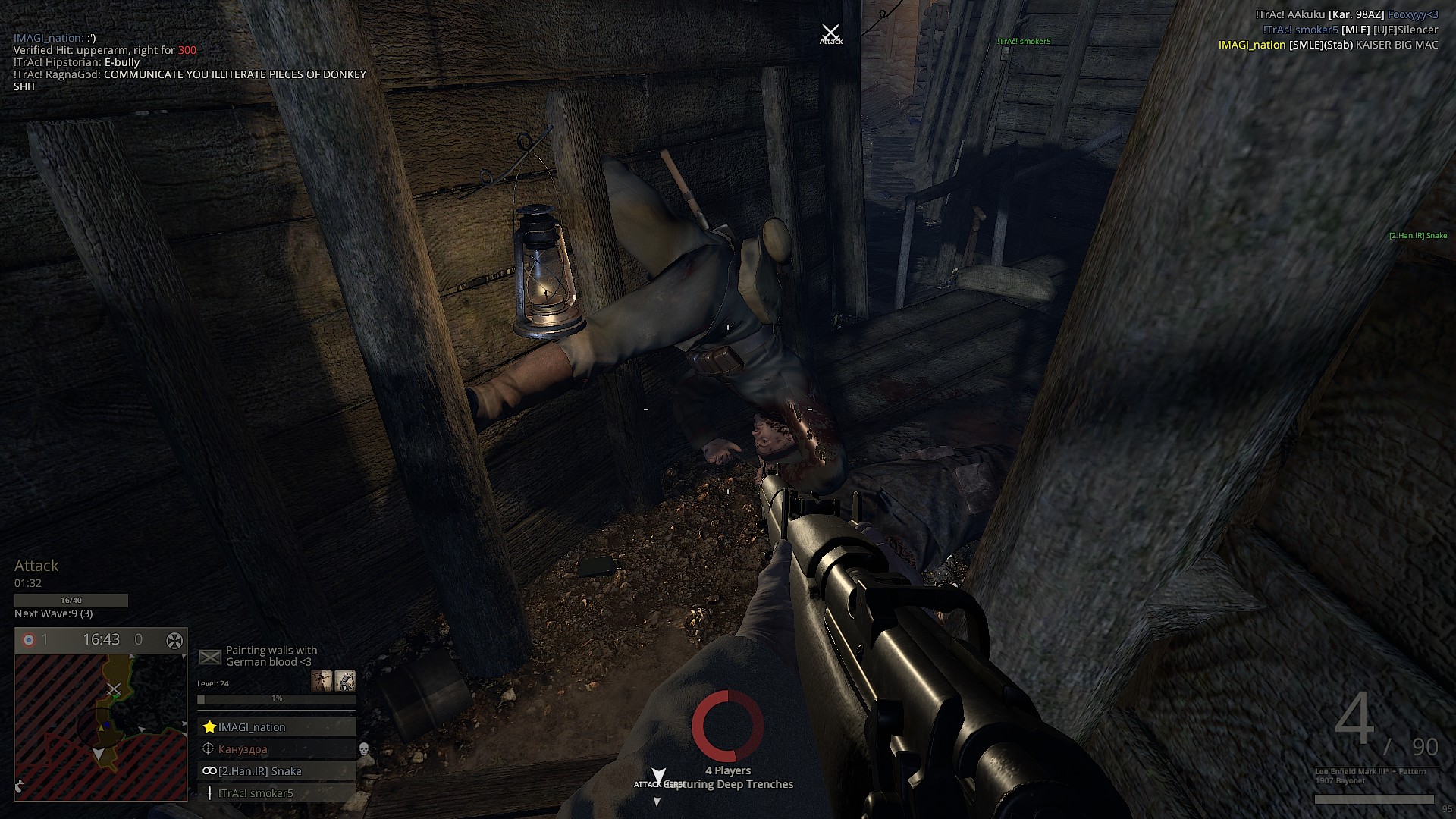
Task: Click the green arrow marker on the minimap
Action: [115, 698]
